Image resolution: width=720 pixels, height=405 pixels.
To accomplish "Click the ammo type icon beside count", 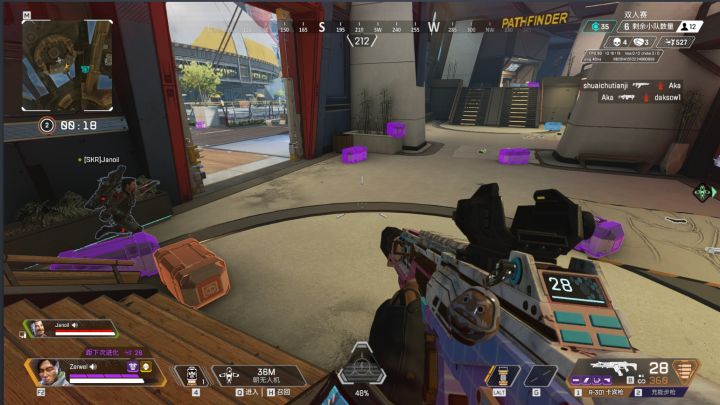I will 684,372.
